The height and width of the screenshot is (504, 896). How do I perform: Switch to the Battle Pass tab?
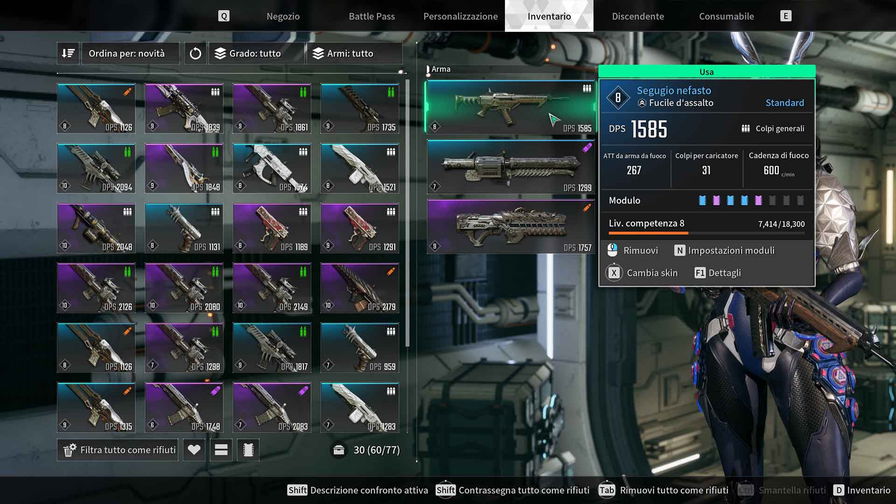click(371, 16)
